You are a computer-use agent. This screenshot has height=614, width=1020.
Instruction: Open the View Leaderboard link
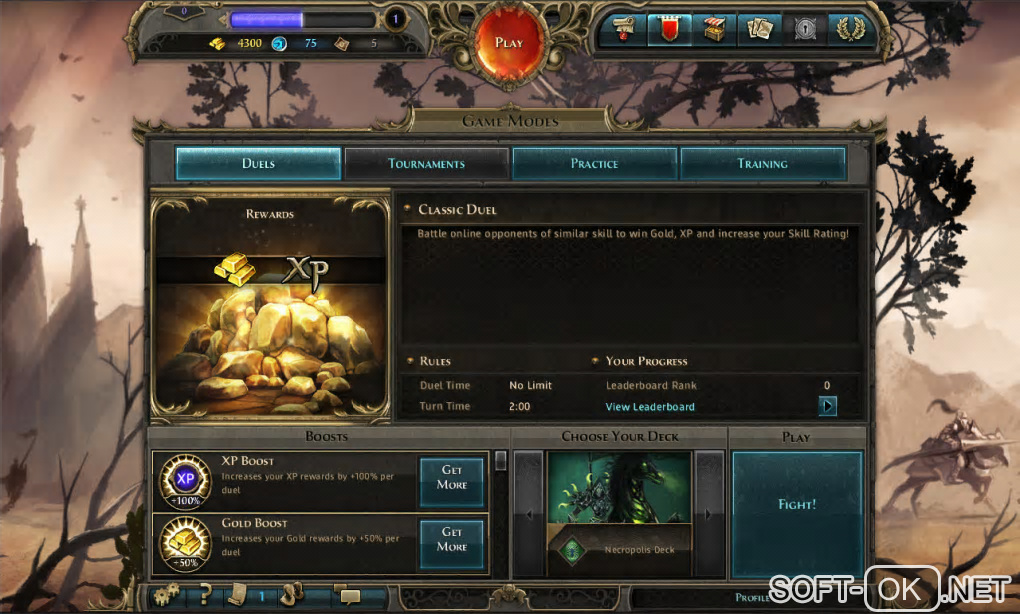(650, 407)
